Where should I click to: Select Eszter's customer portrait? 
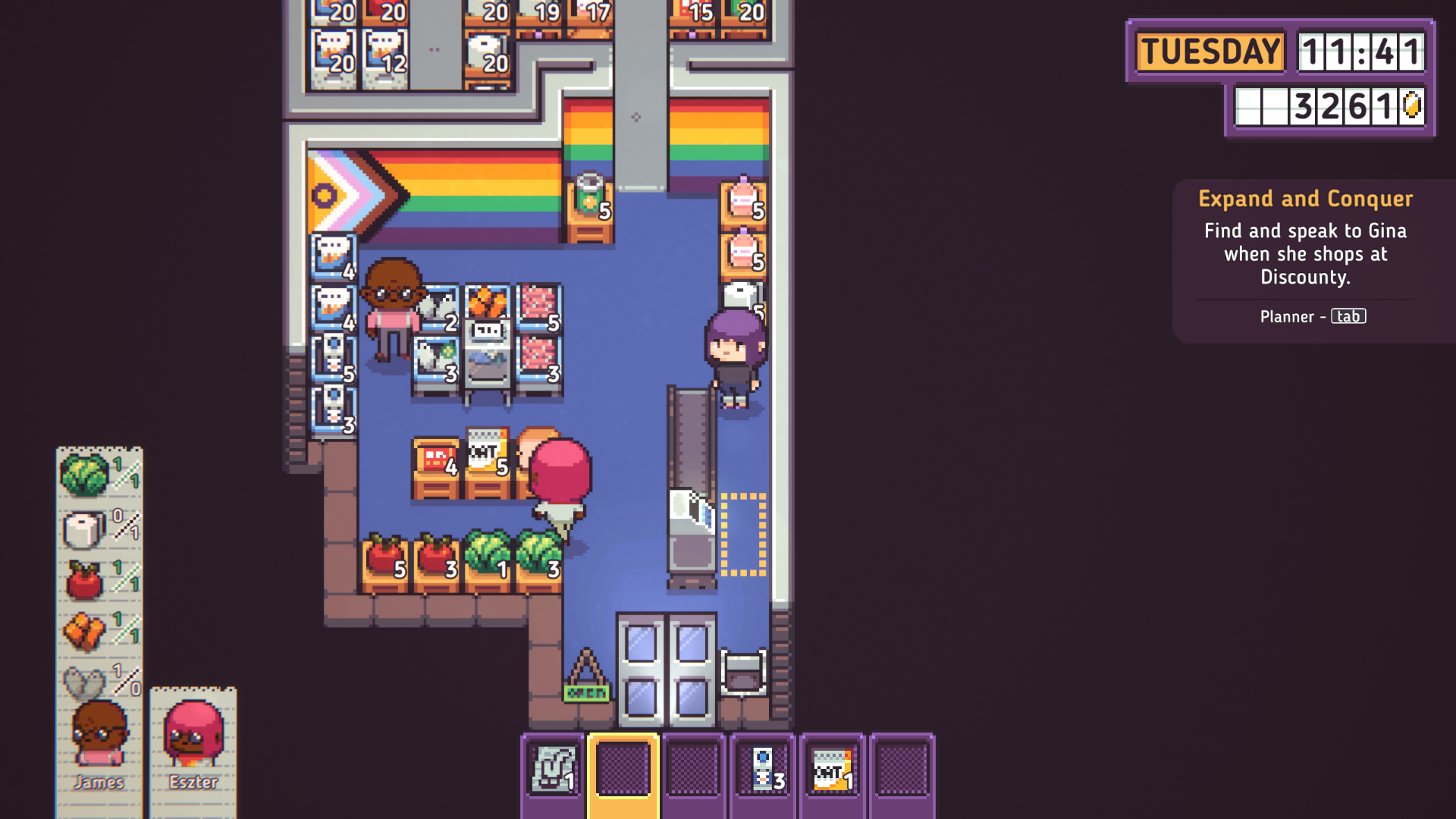[194, 732]
